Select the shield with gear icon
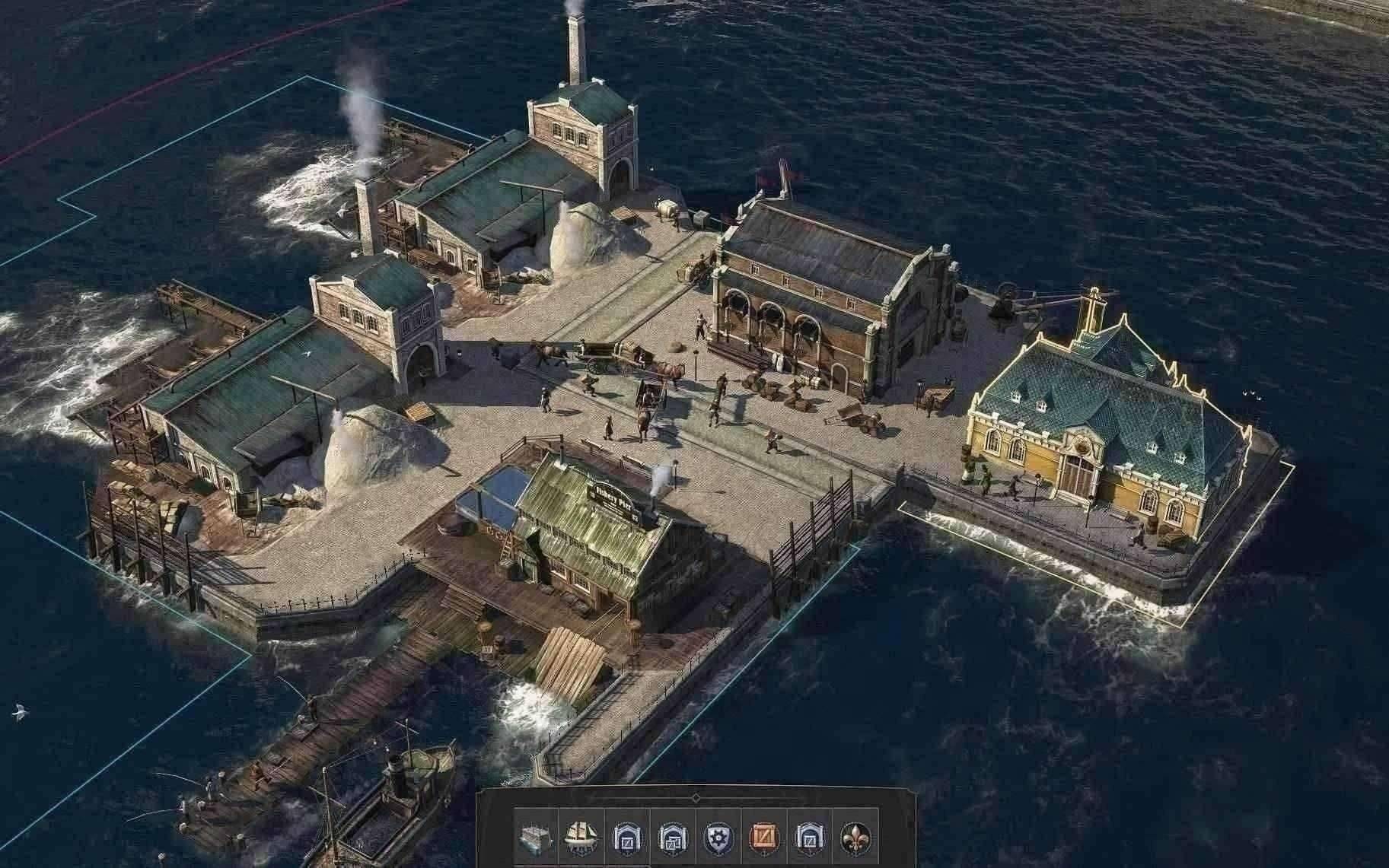 (718, 838)
